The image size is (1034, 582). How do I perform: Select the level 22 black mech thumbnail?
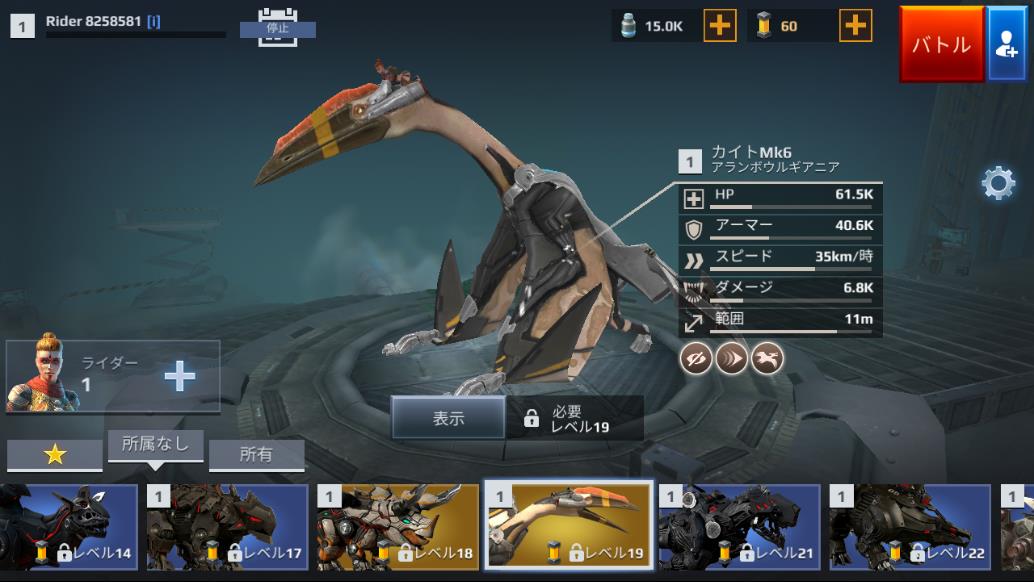[910, 527]
